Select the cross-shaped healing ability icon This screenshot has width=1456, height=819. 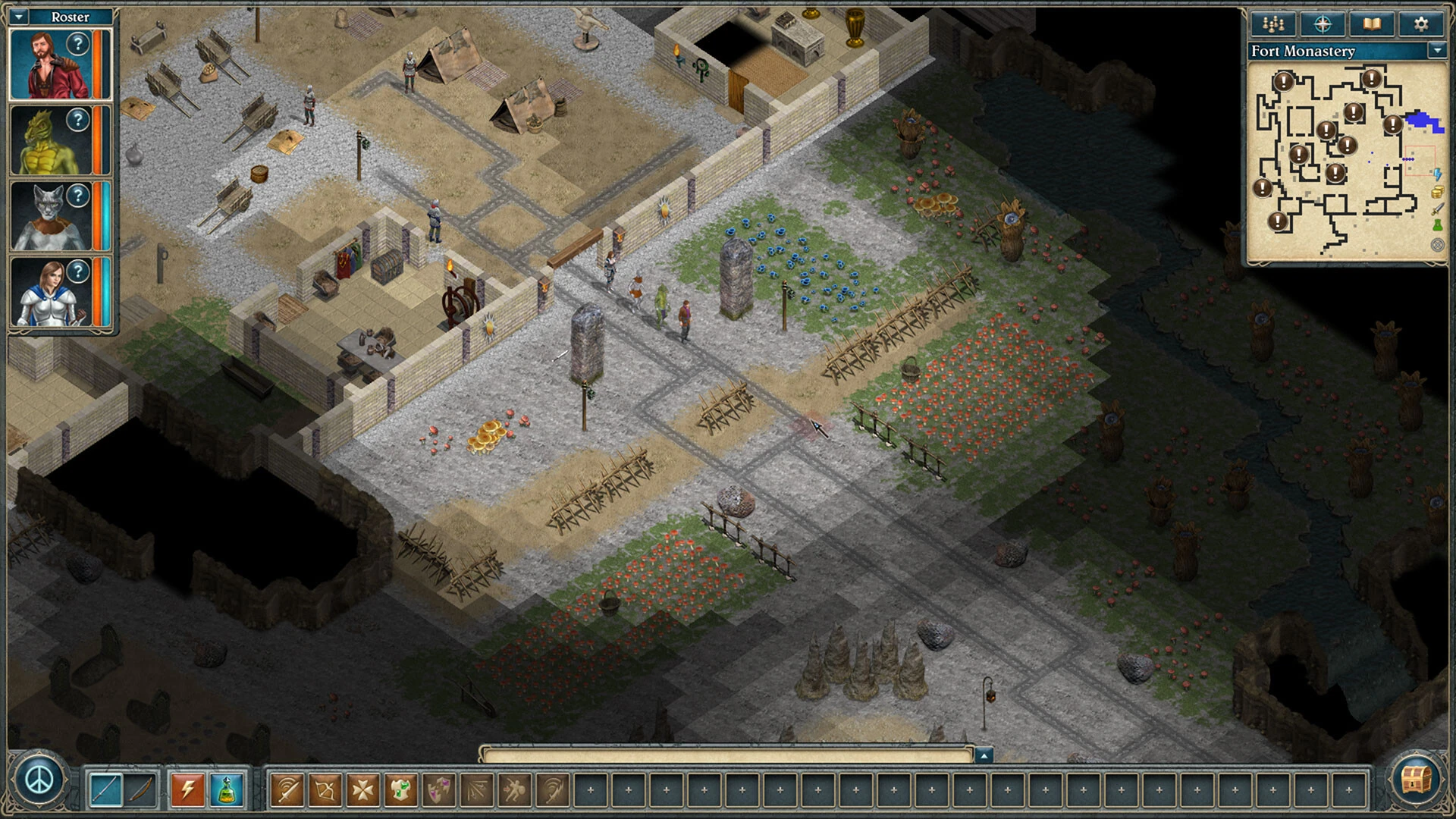tap(363, 789)
